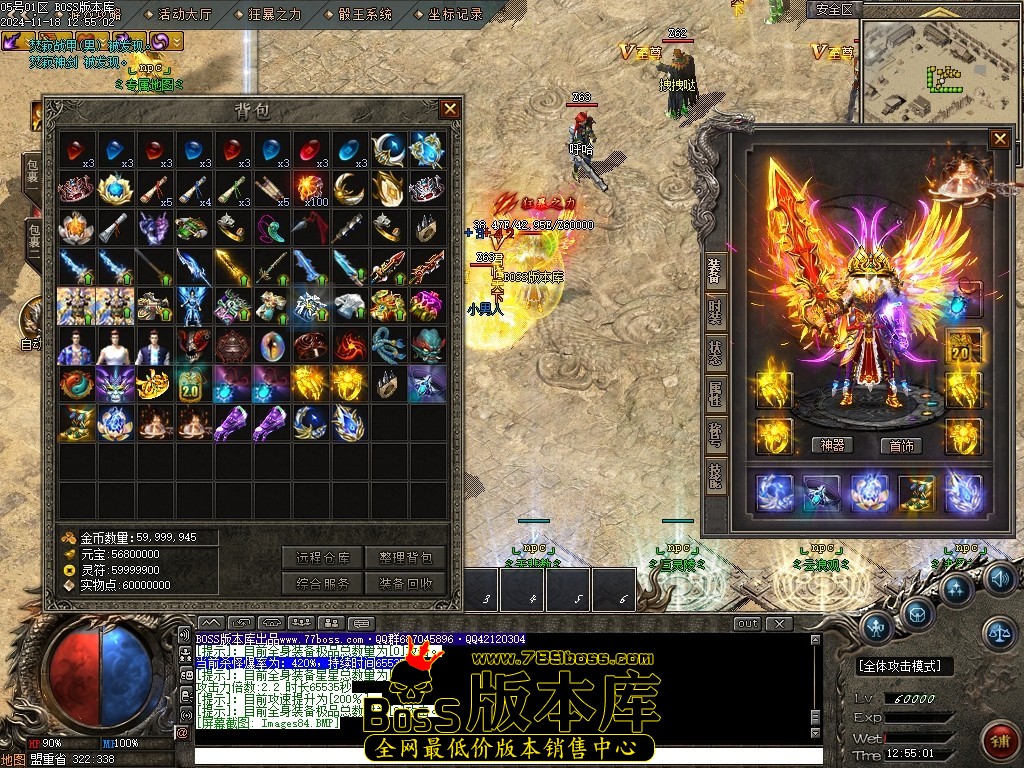
Task: Select the 首饰 jewelry button
Action: click(x=901, y=445)
